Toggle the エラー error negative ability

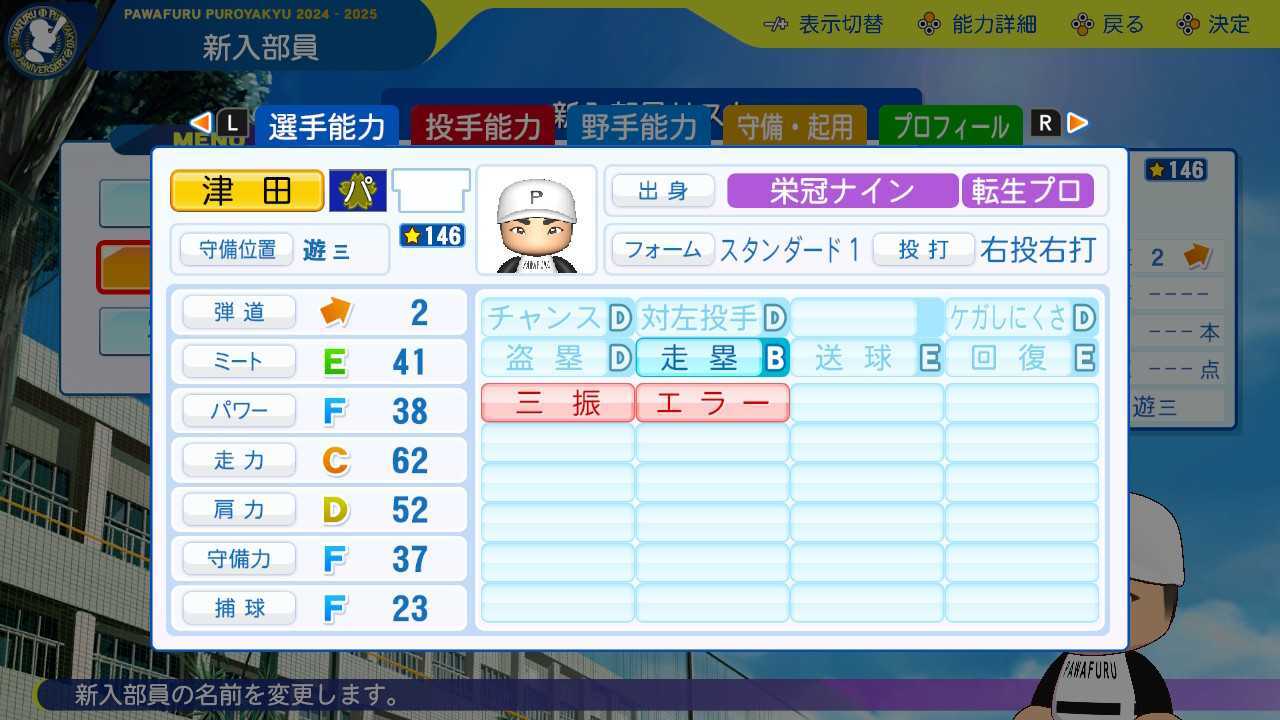click(x=712, y=402)
